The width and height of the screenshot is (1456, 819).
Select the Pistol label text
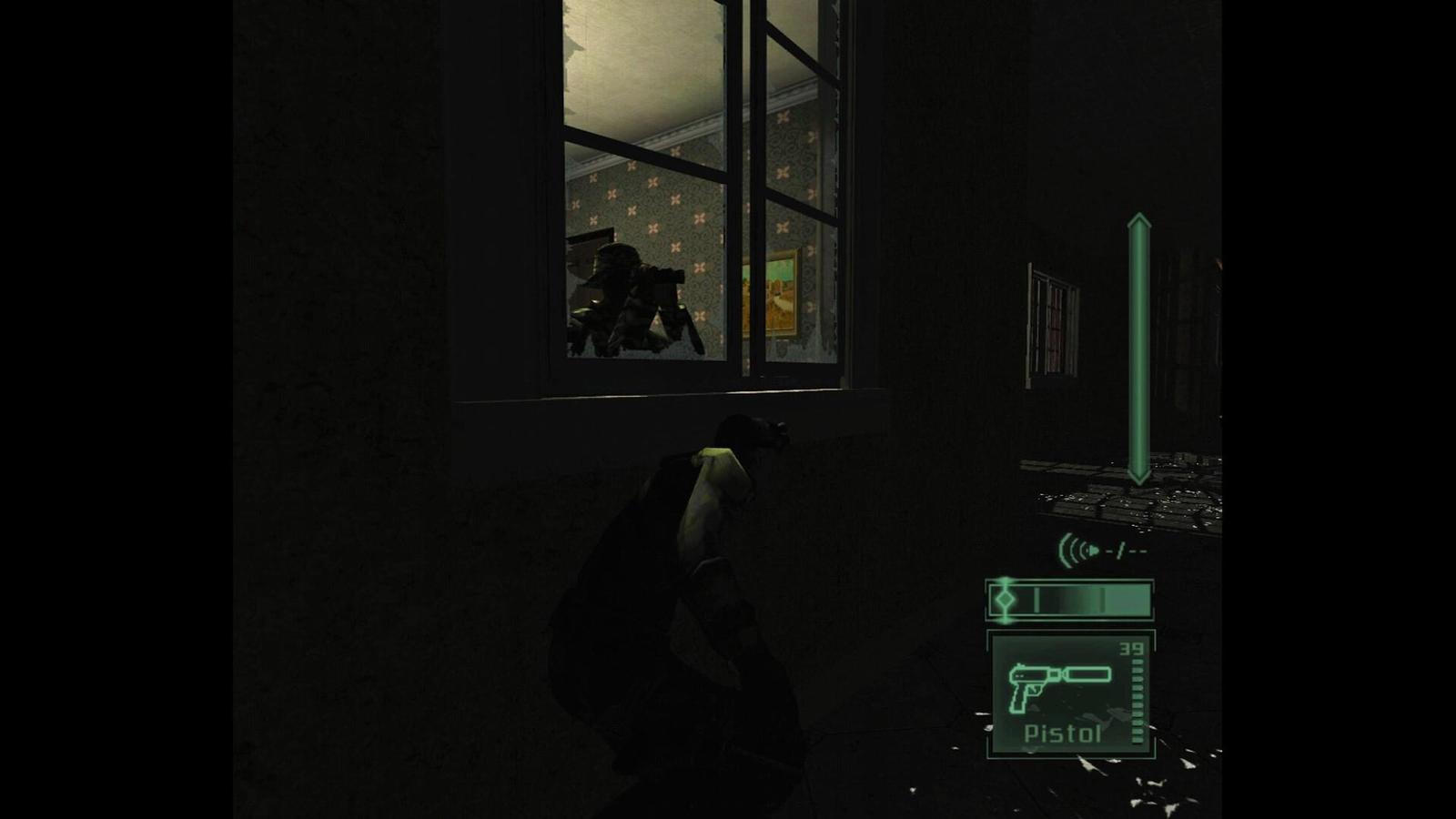click(x=1063, y=733)
